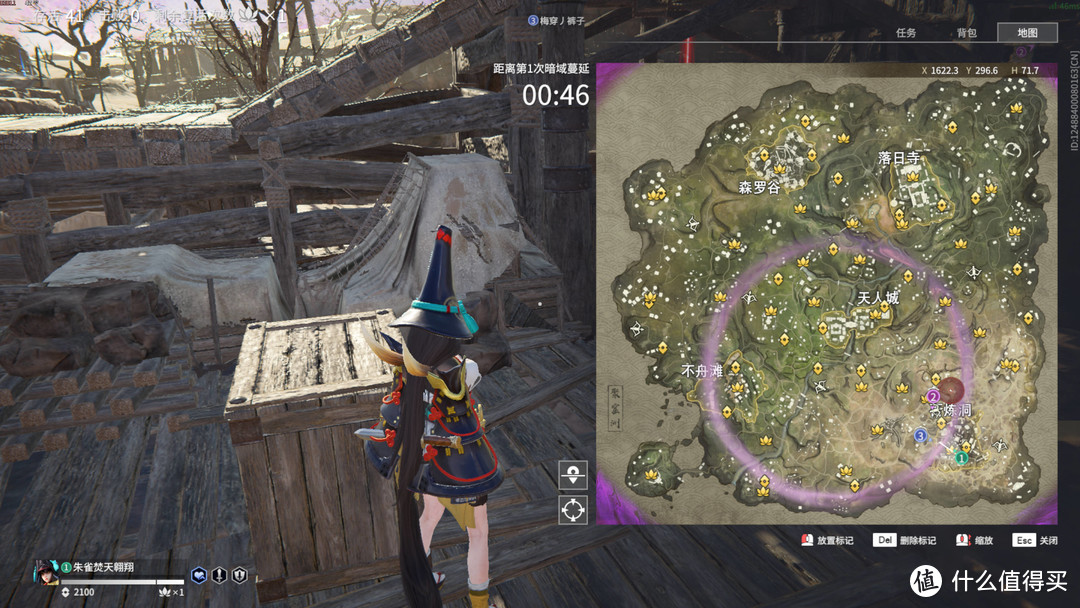Screen dimensions: 1080x608
Task: Open the 背包 (Backpack) tab
Action: pos(966,33)
